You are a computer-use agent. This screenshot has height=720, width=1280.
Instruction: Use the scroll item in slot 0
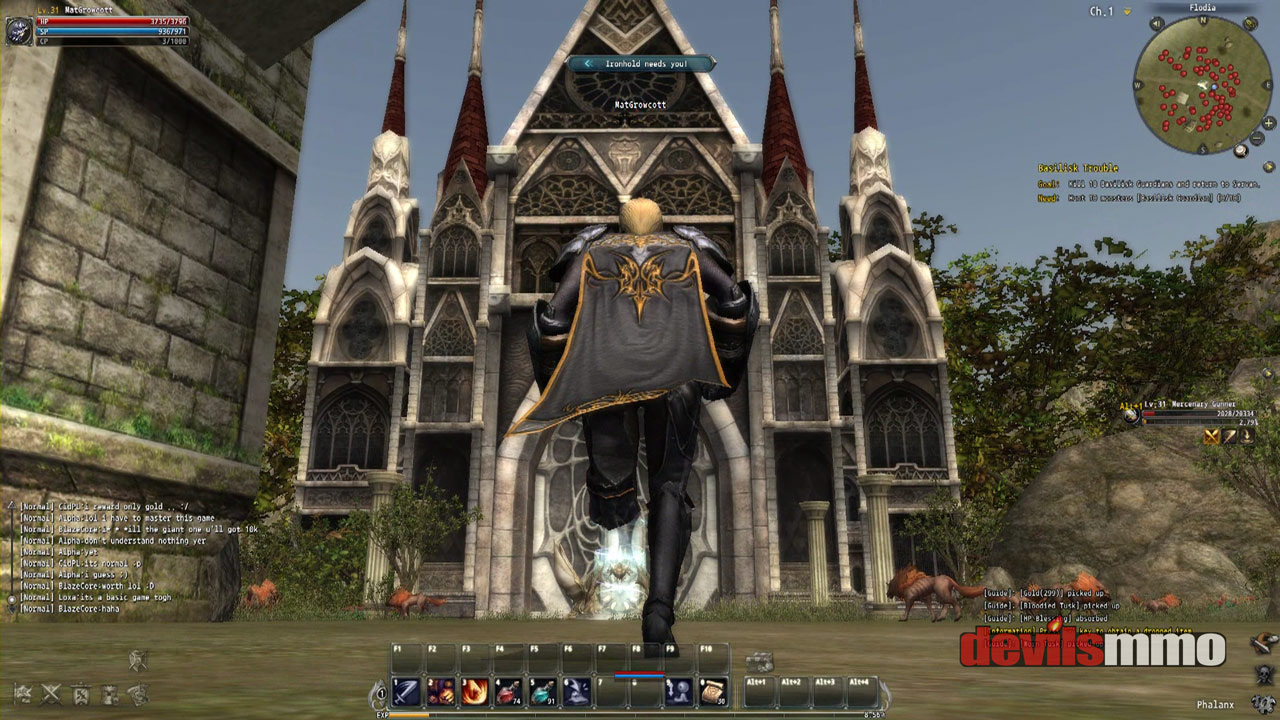pos(712,691)
